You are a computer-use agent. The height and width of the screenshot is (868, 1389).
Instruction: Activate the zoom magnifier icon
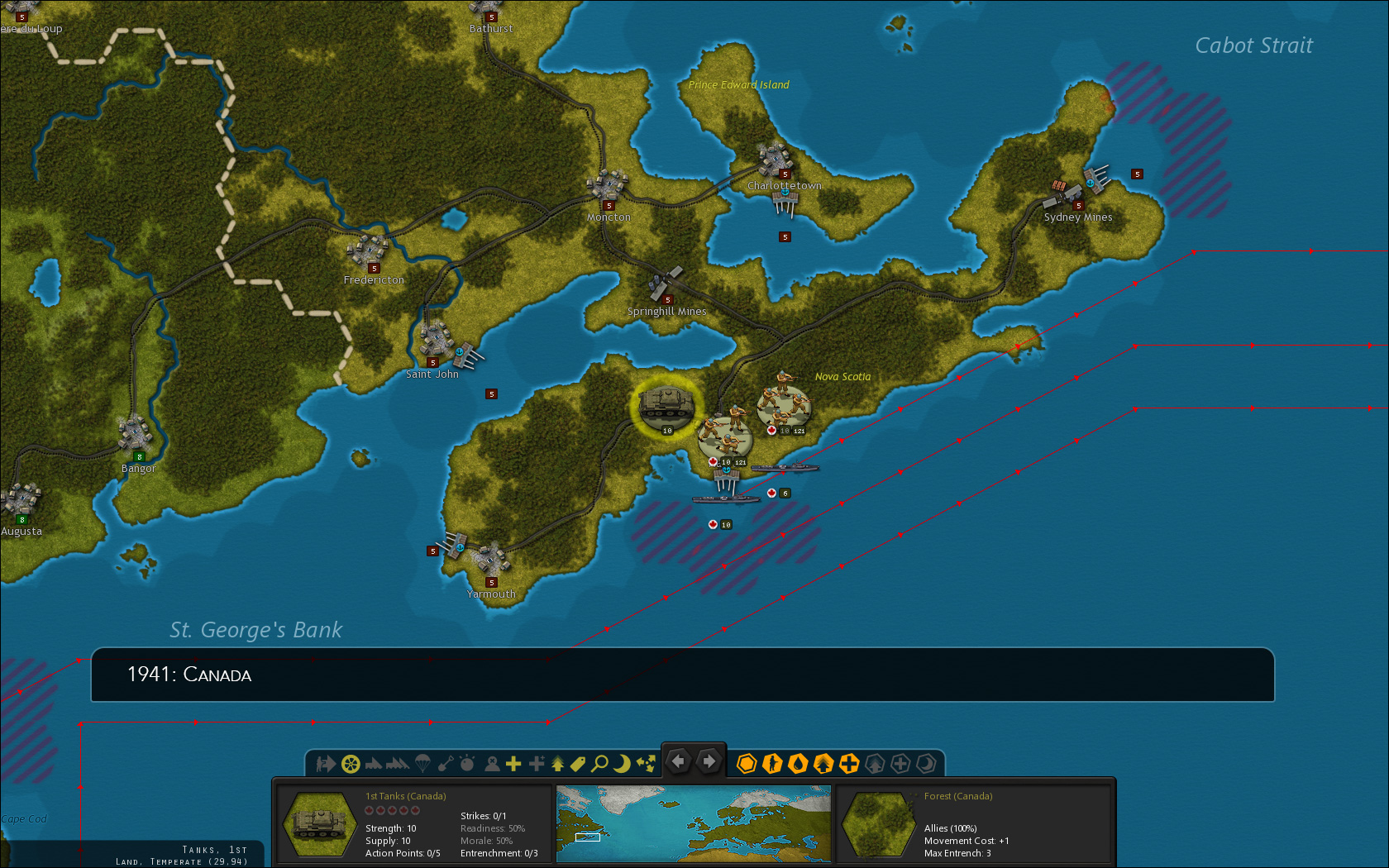[x=599, y=764]
